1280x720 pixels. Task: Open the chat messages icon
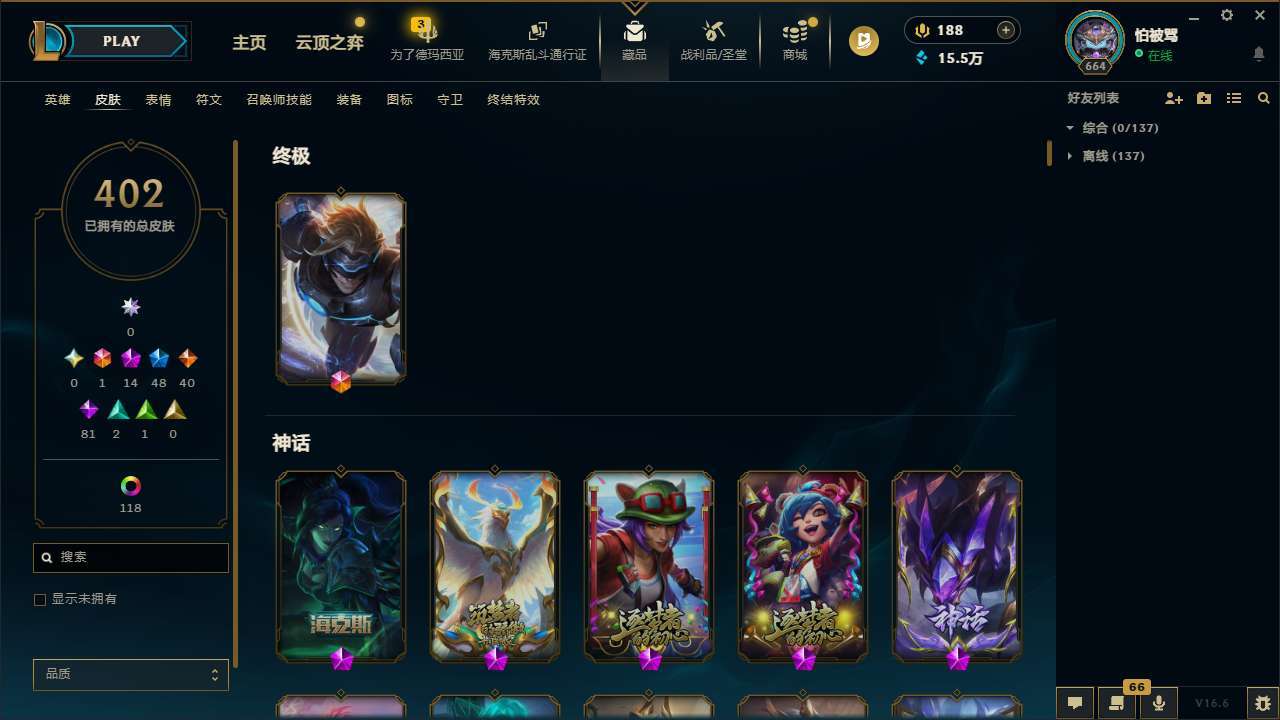click(x=1074, y=702)
